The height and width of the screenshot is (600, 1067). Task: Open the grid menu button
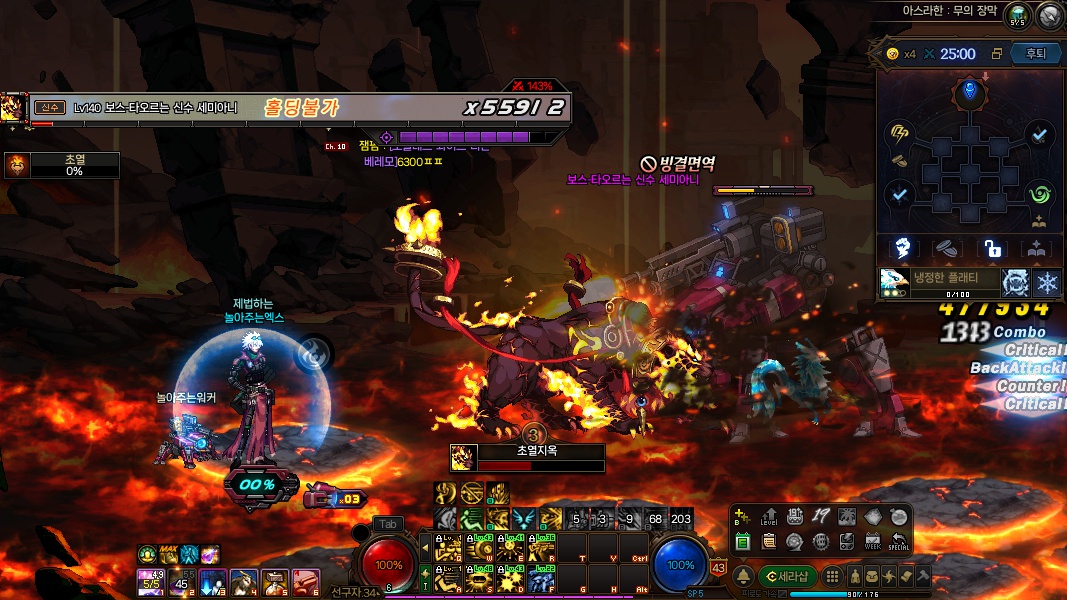(831, 577)
